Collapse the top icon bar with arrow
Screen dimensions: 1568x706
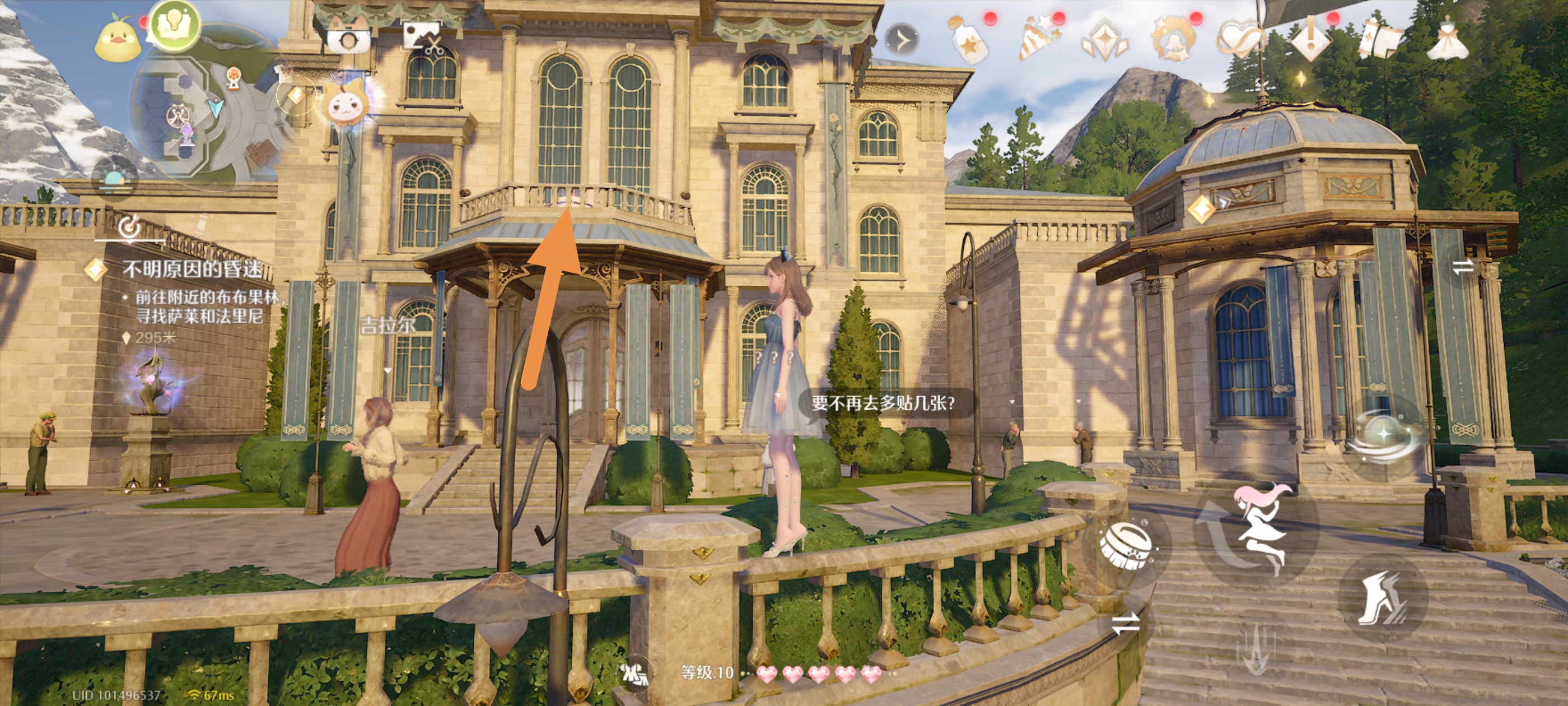(x=902, y=41)
